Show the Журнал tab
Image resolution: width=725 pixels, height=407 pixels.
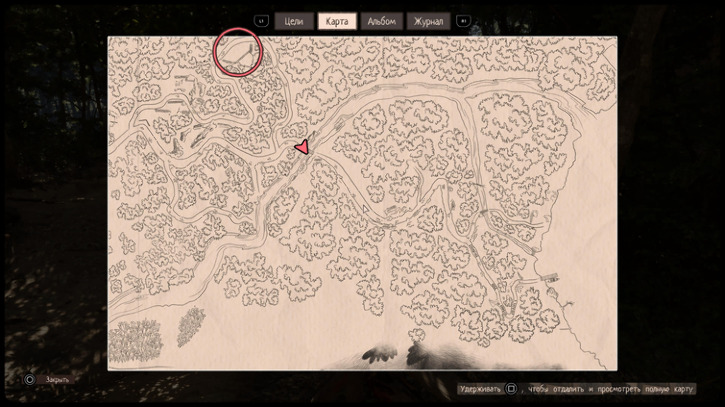[x=428, y=21]
